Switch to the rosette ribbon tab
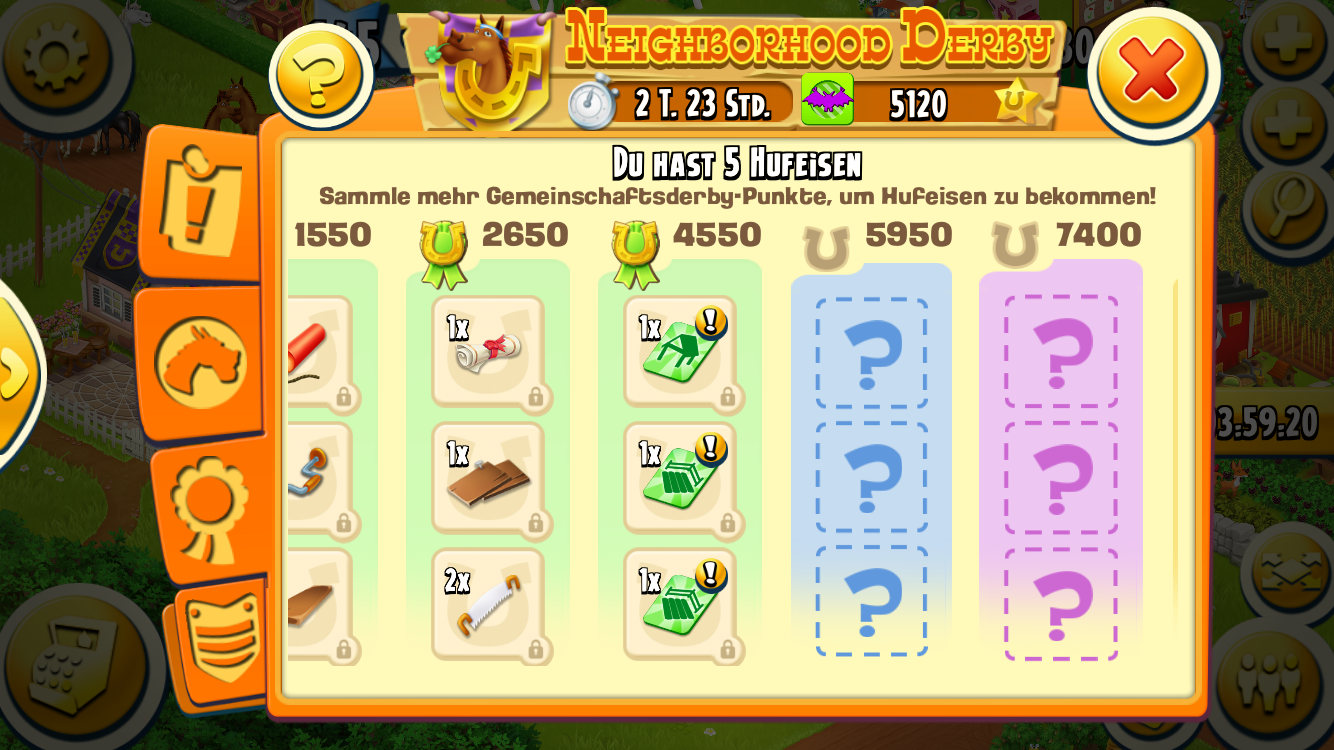1334x750 pixels. (x=210, y=506)
